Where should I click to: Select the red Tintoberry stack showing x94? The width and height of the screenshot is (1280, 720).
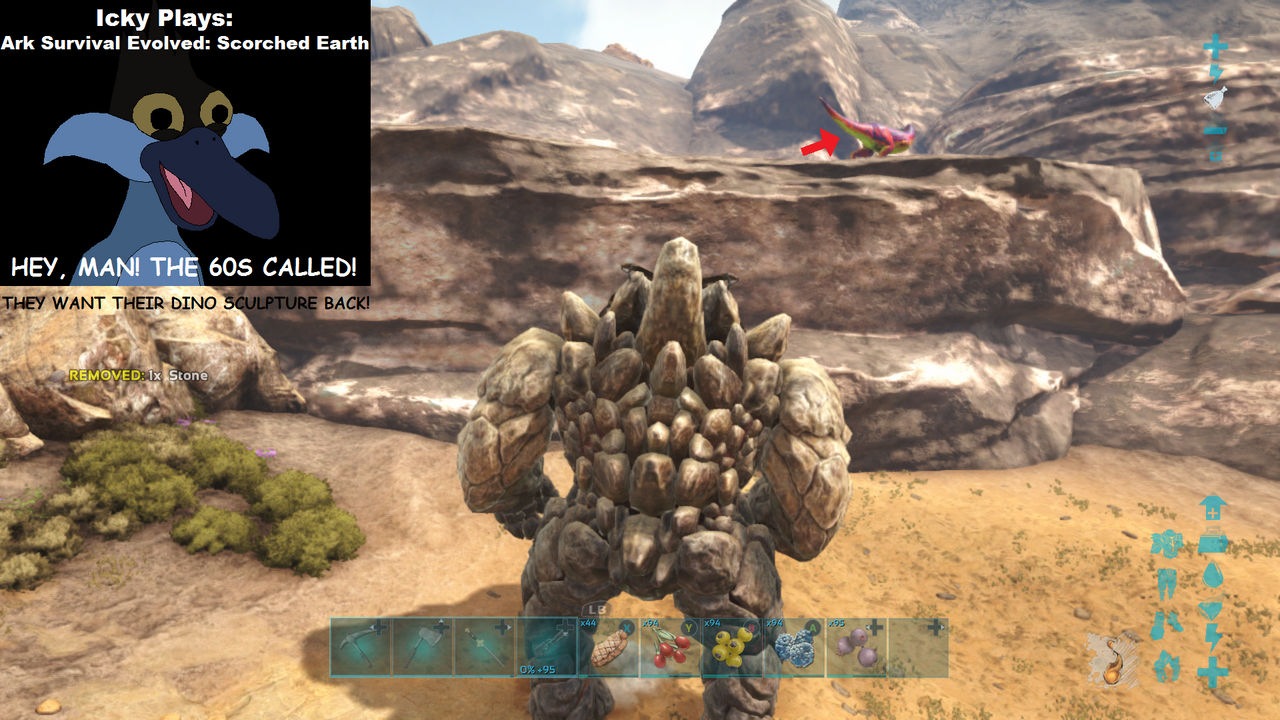click(670, 650)
